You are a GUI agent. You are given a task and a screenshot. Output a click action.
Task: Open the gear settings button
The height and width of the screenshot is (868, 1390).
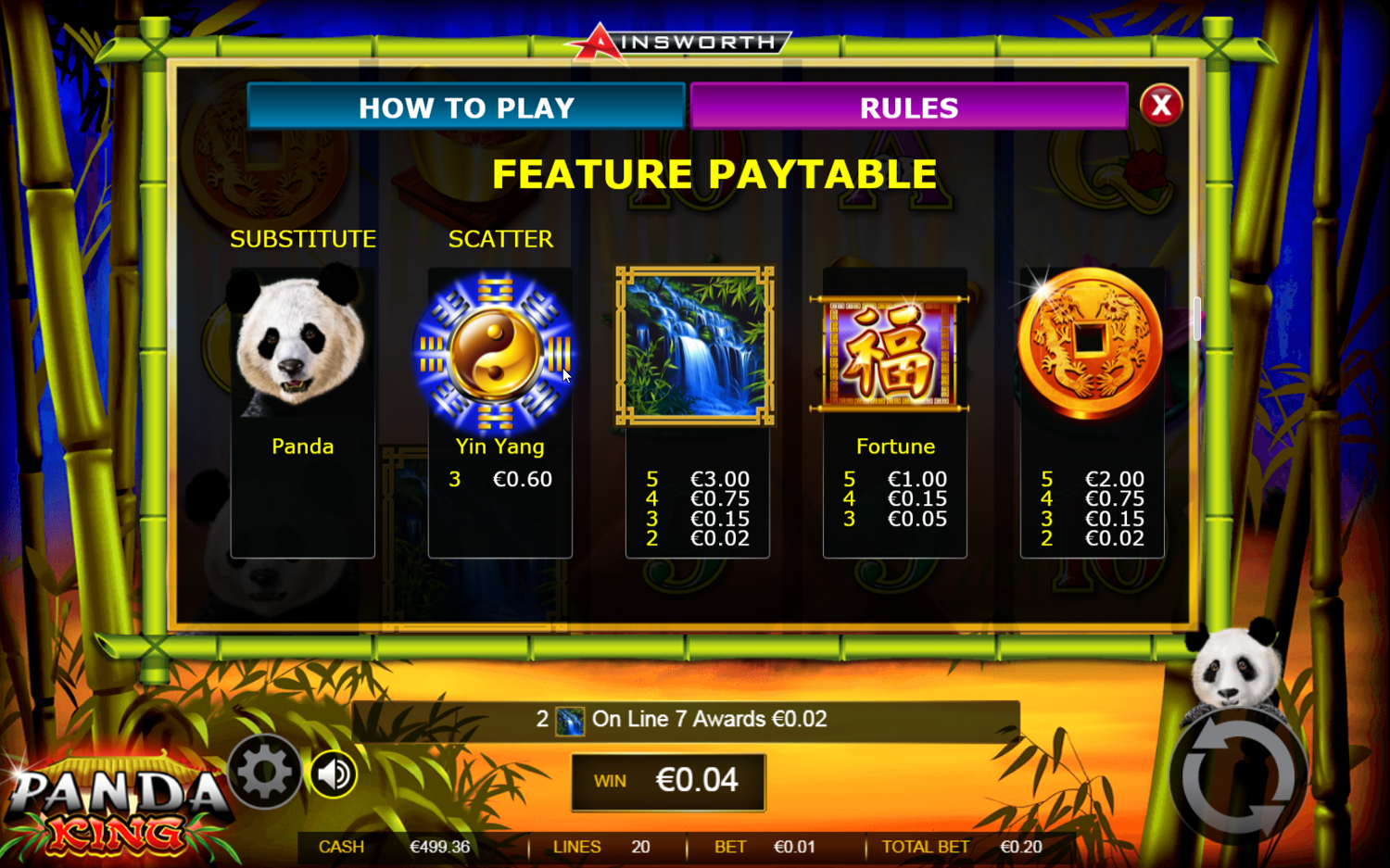(x=265, y=771)
